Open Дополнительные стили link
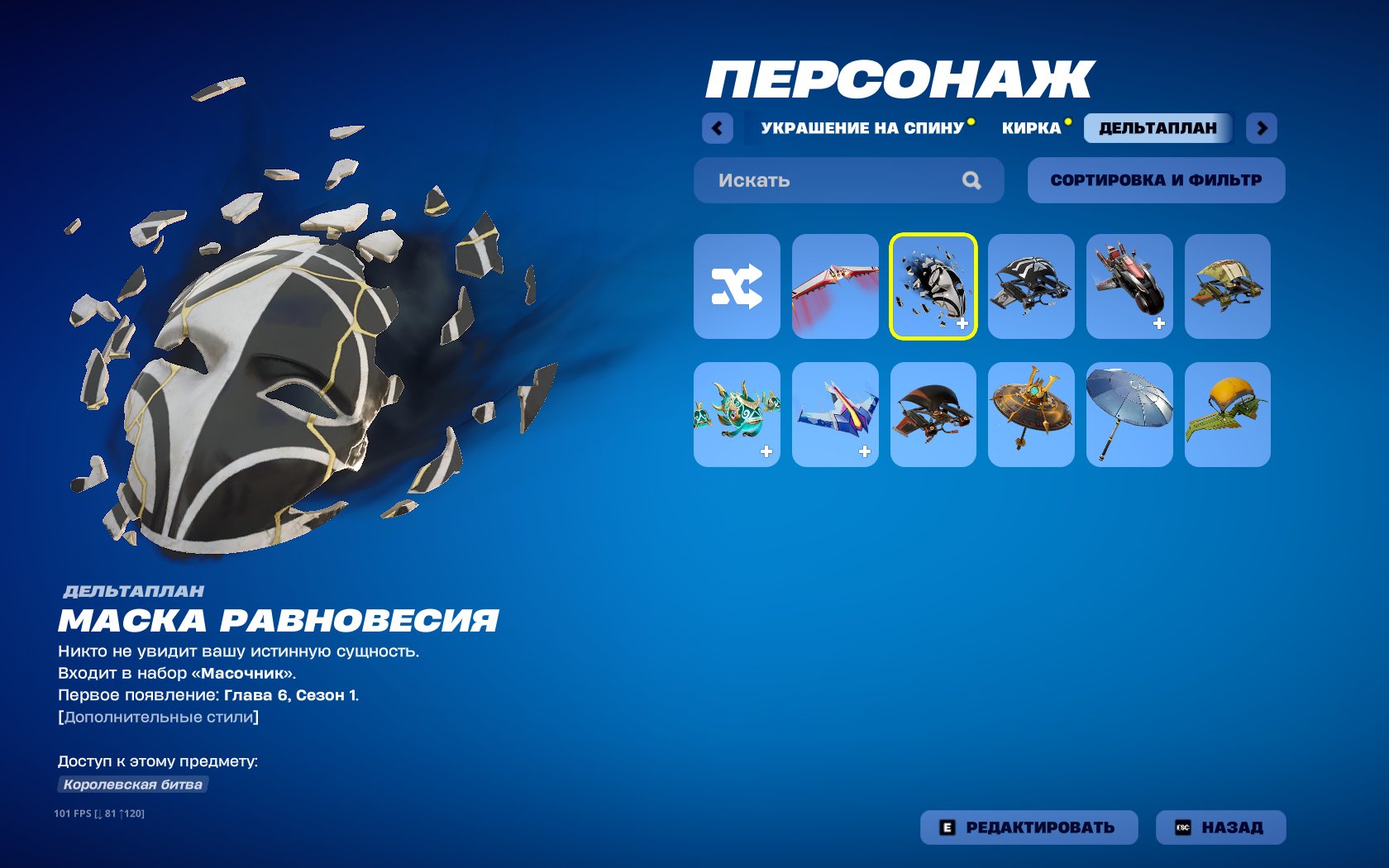 157,718
